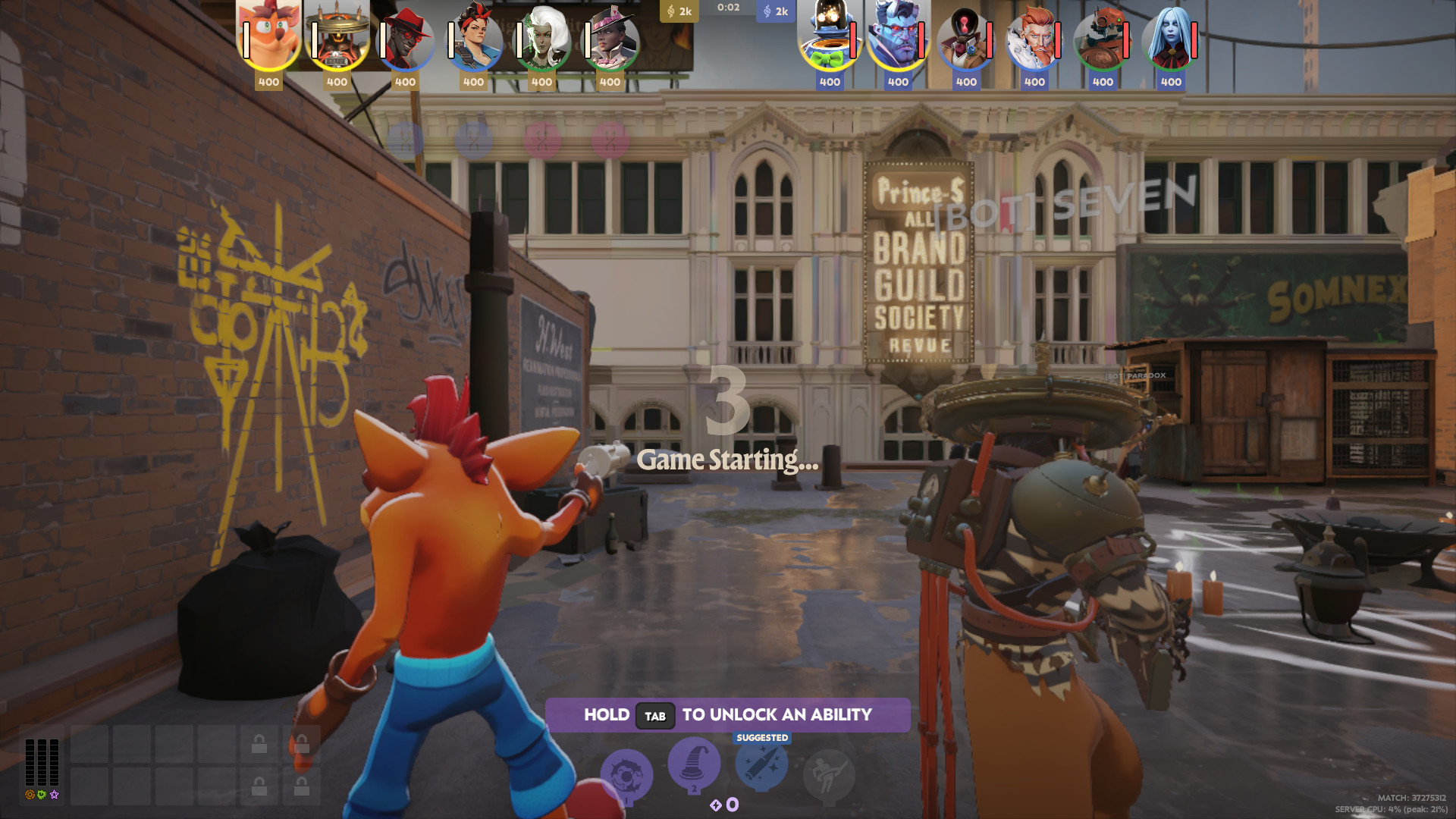
Task: Click the blue team souls counter icon
Action: click(x=766, y=11)
